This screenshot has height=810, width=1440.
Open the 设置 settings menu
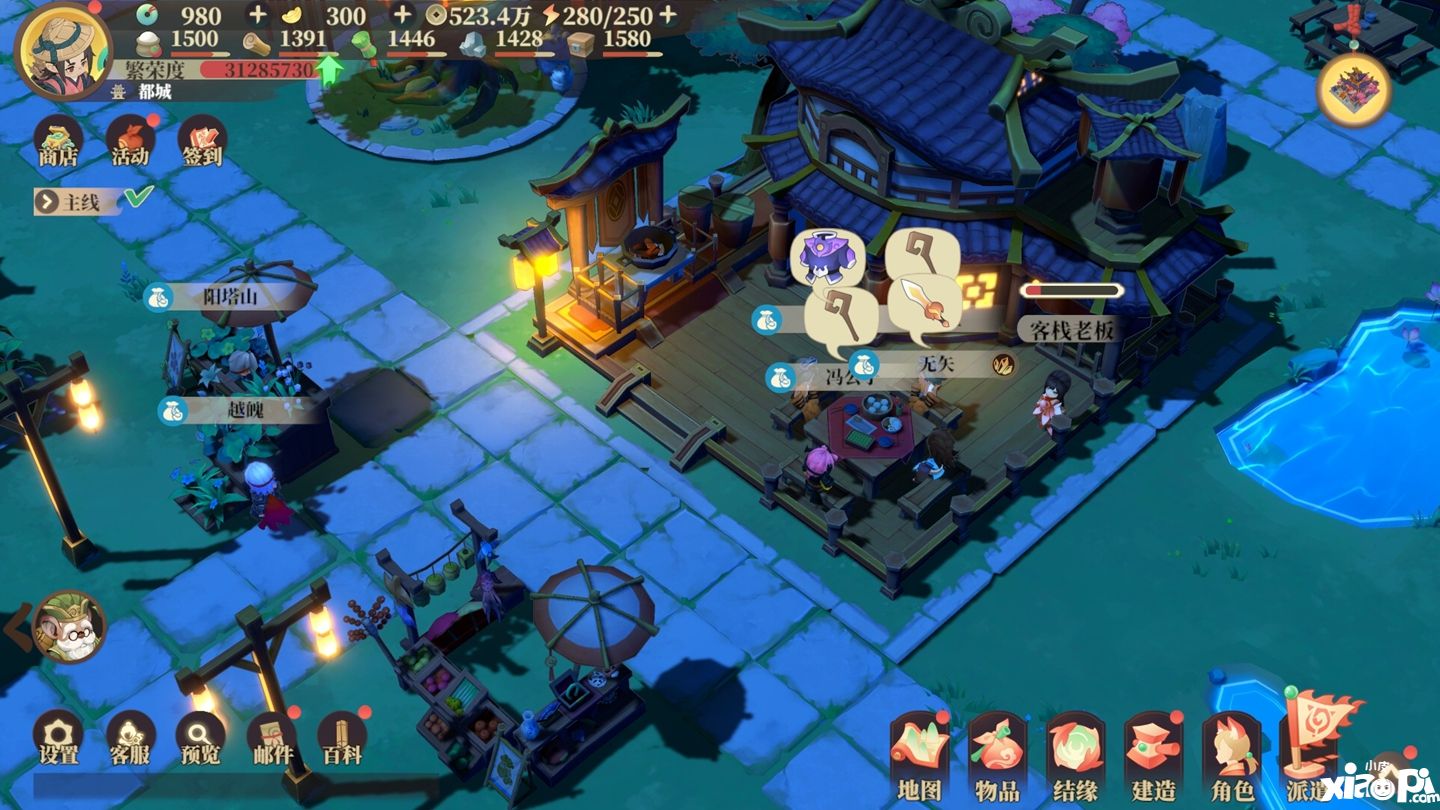[x=58, y=738]
